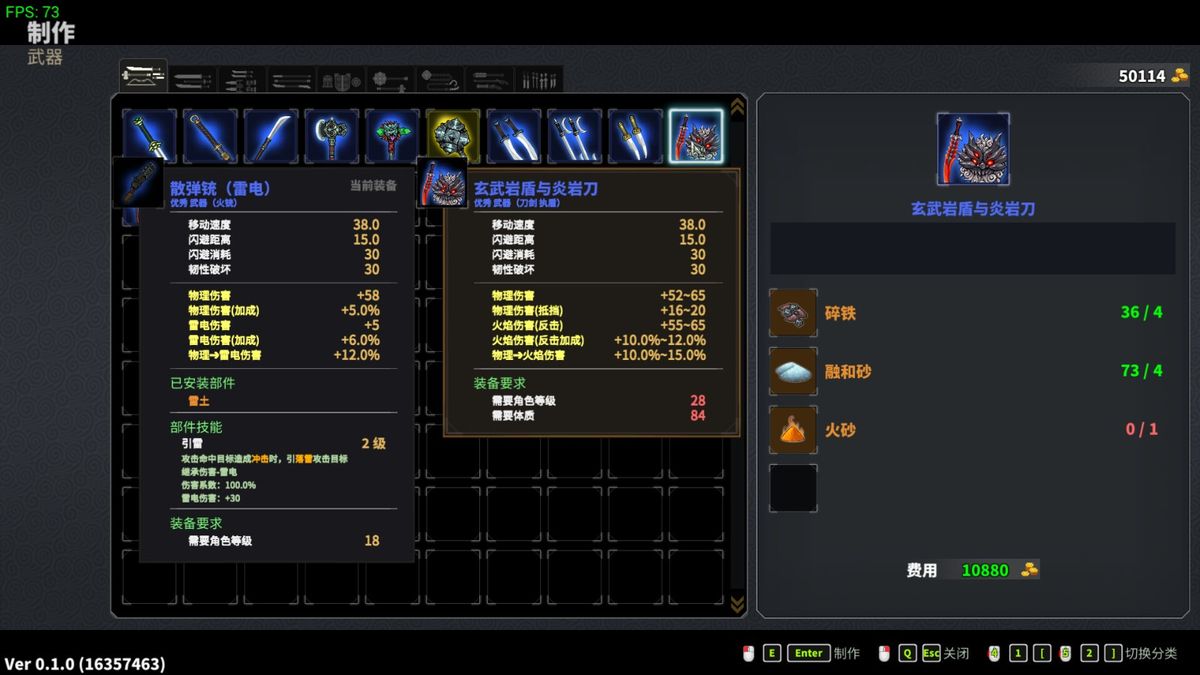Click the 融和砂 material icon

click(x=793, y=371)
